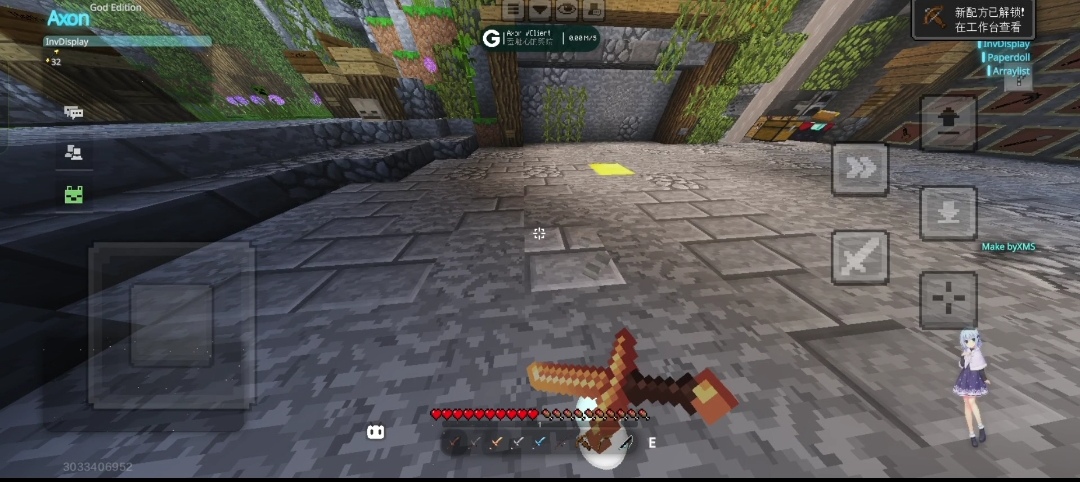Toggle the eye view button

pos(567,10)
